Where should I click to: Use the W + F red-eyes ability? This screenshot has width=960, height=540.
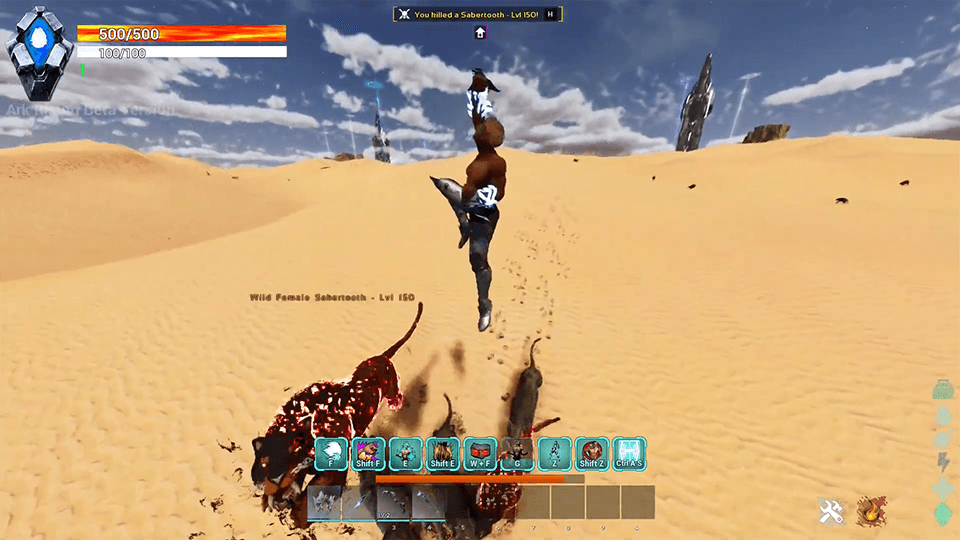[x=481, y=454]
